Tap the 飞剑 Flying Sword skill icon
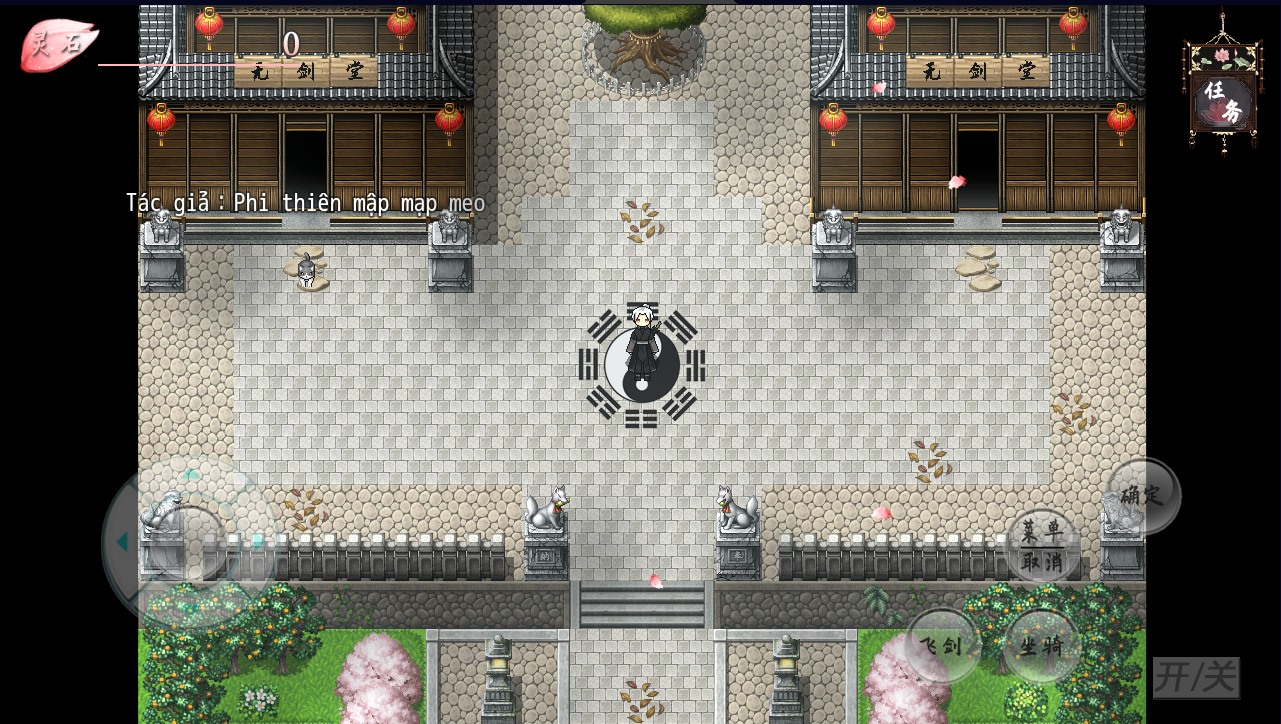 coord(941,645)
